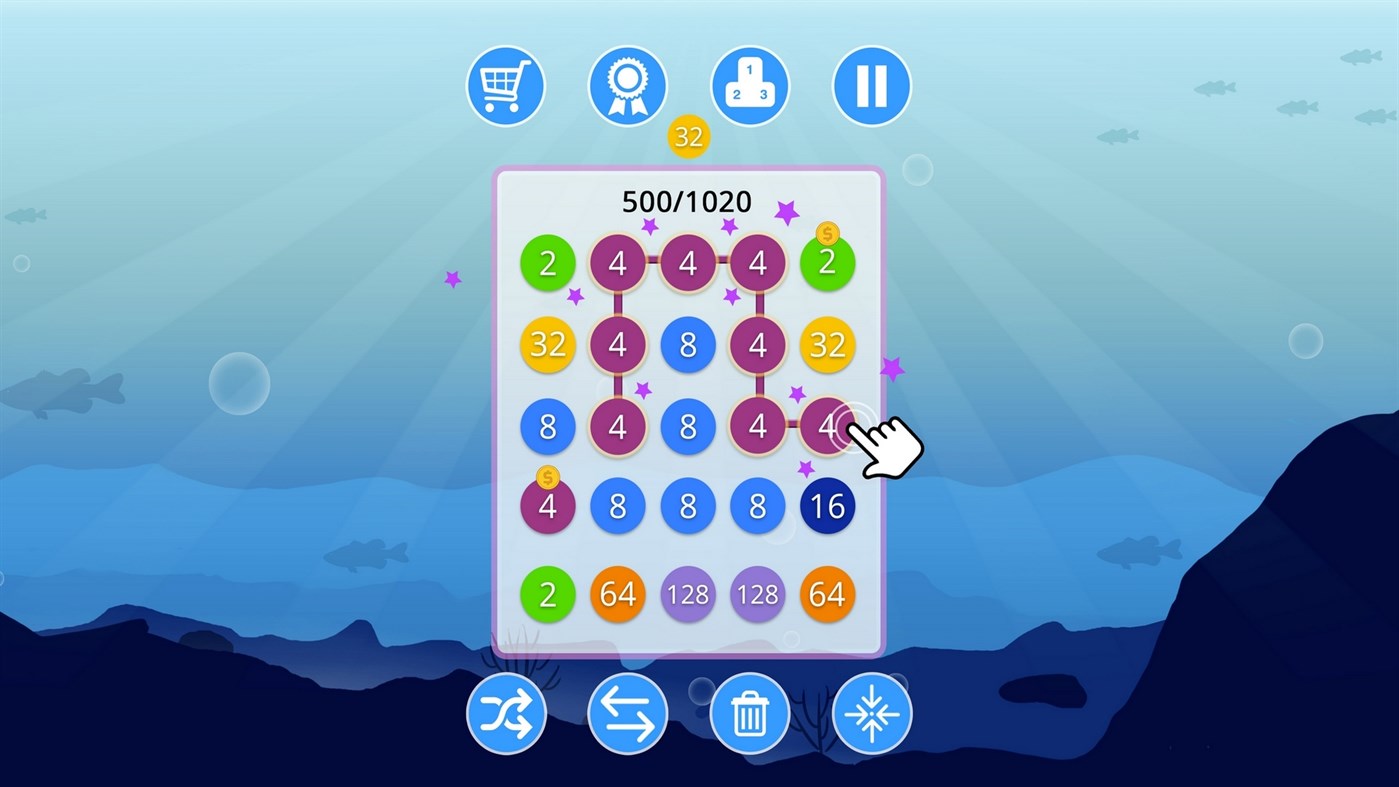Select the dark blue 16 bubble
The width and height of the screenshot is (1399, 787).
click(x=828, y=506)
